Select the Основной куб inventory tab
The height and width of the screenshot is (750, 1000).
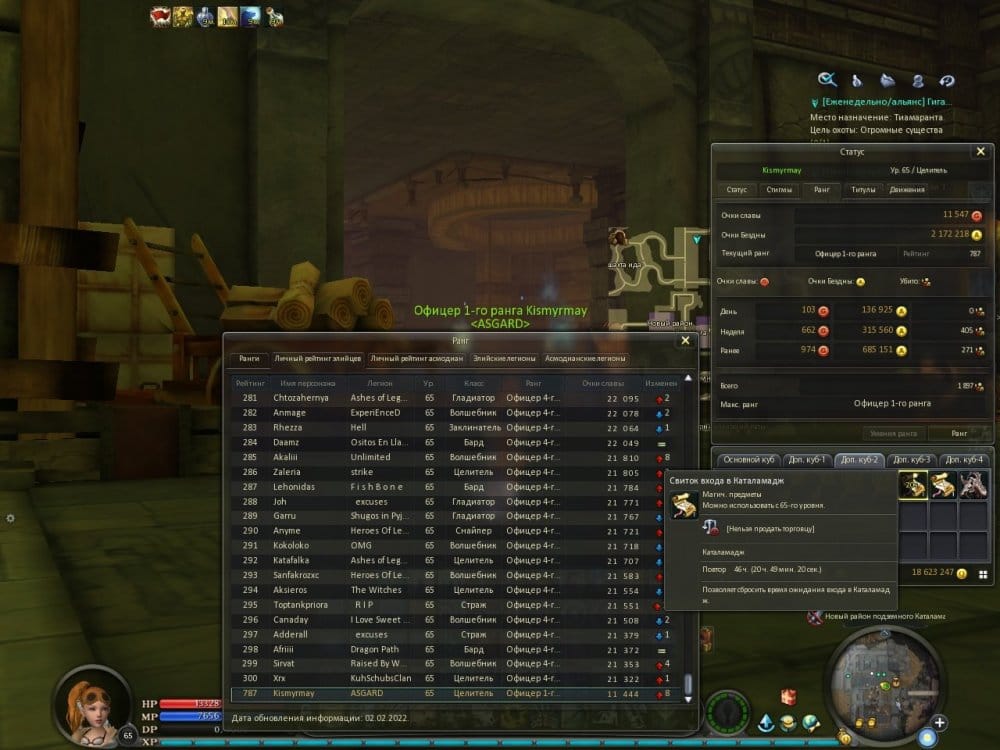pyautogui.click(x=749, y=460)
